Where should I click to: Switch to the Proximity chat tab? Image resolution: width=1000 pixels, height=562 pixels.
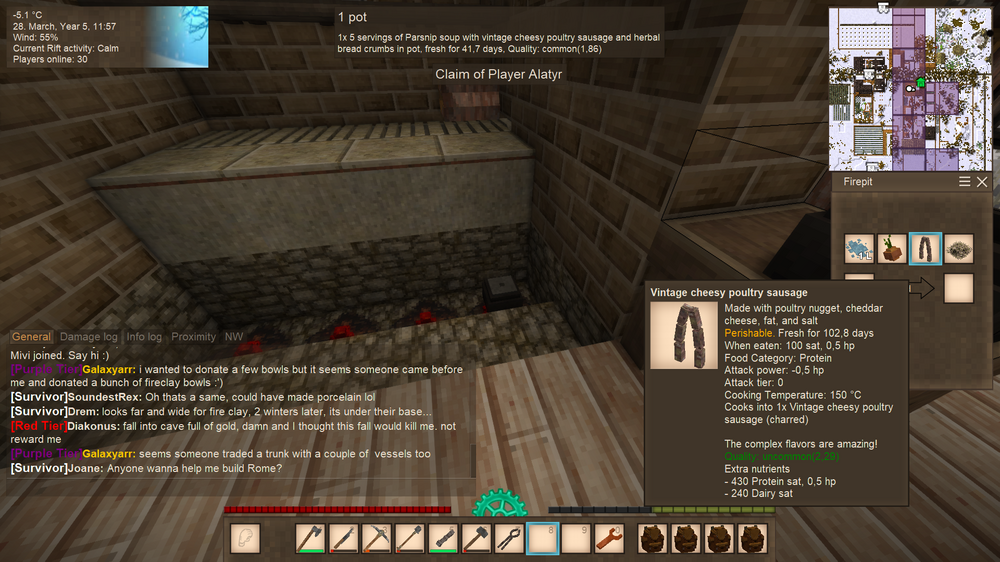pyautogui.click(x=193, y=337)
